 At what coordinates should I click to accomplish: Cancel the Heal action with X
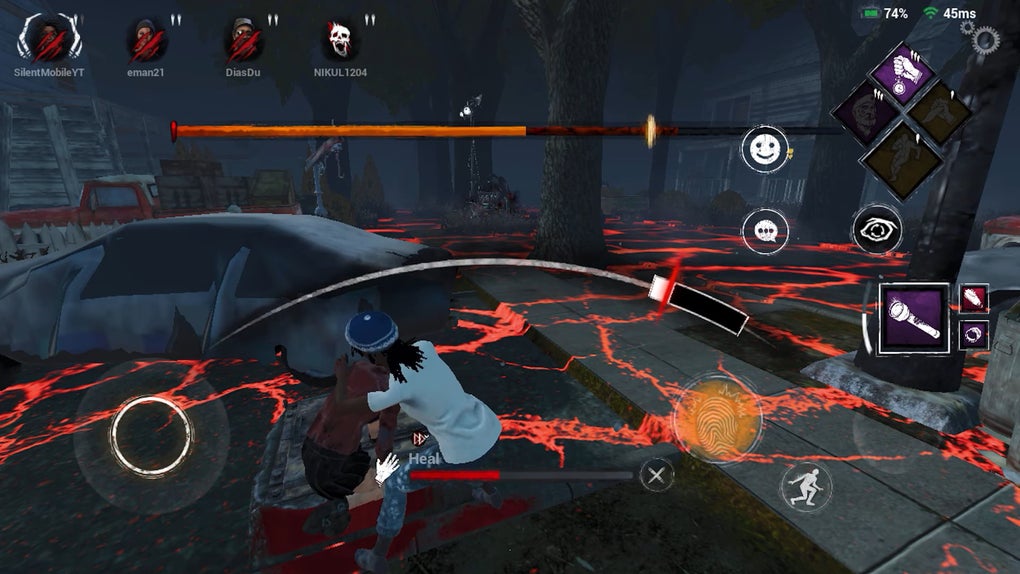[x=656, y=475]
